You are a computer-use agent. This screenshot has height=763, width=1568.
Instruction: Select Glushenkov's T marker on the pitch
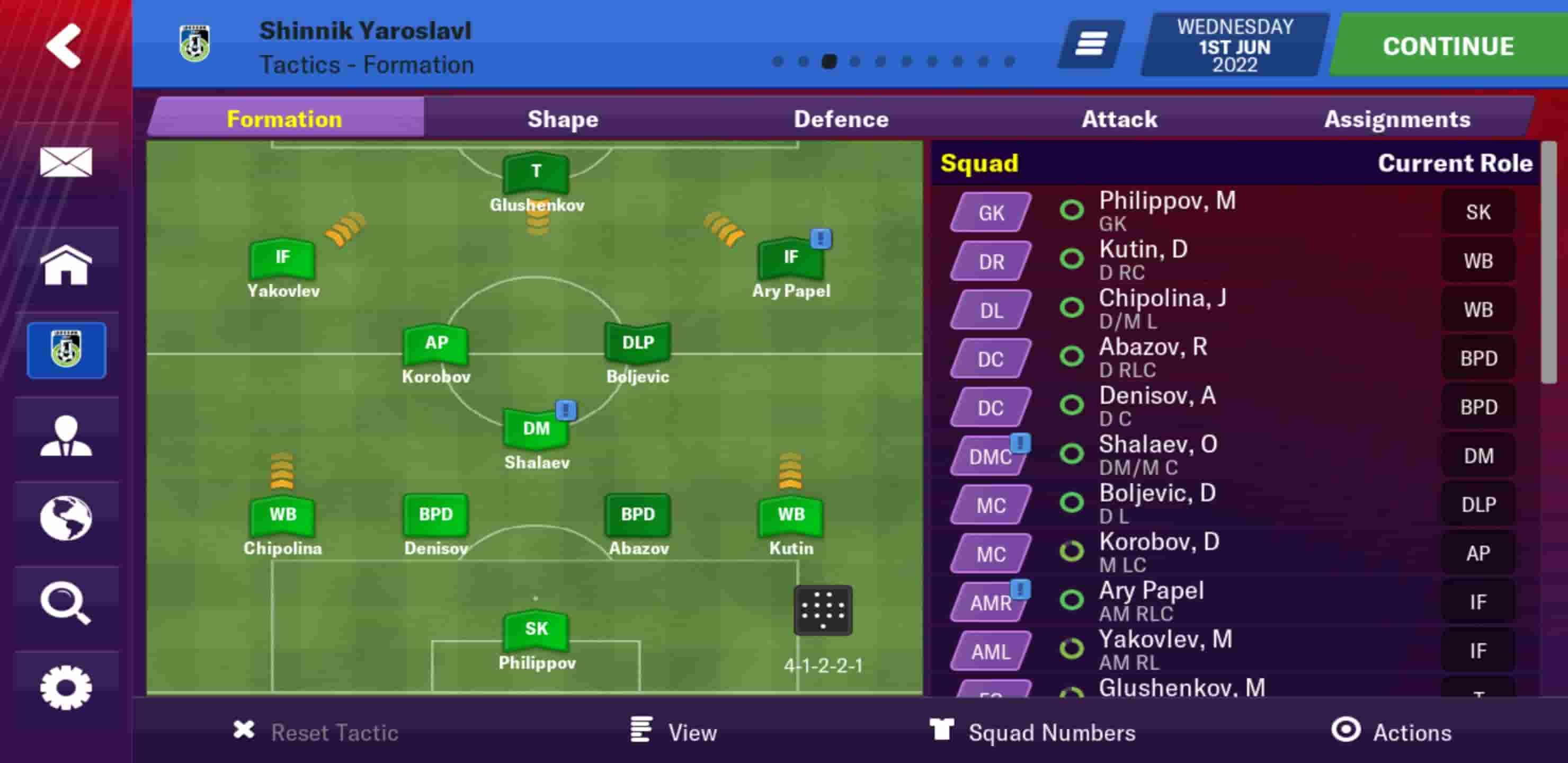click(x=536, y=173)
